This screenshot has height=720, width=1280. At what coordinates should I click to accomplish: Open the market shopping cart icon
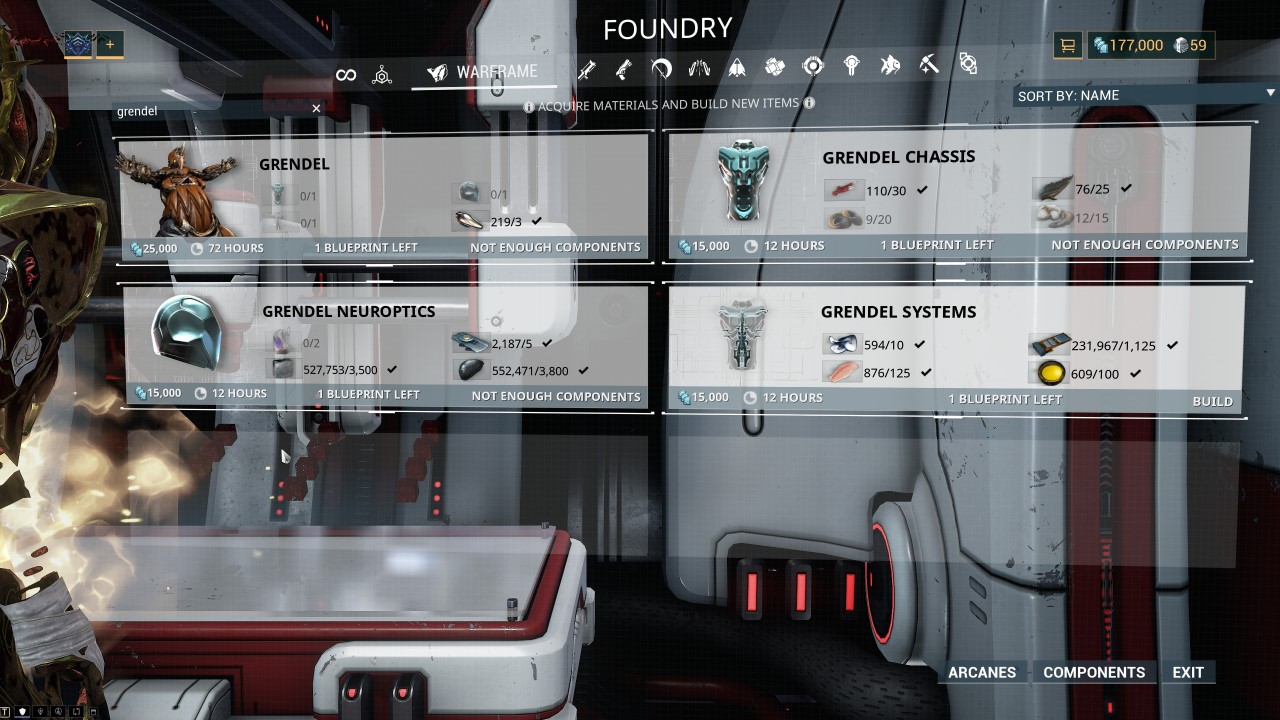tap(1068, 45)
